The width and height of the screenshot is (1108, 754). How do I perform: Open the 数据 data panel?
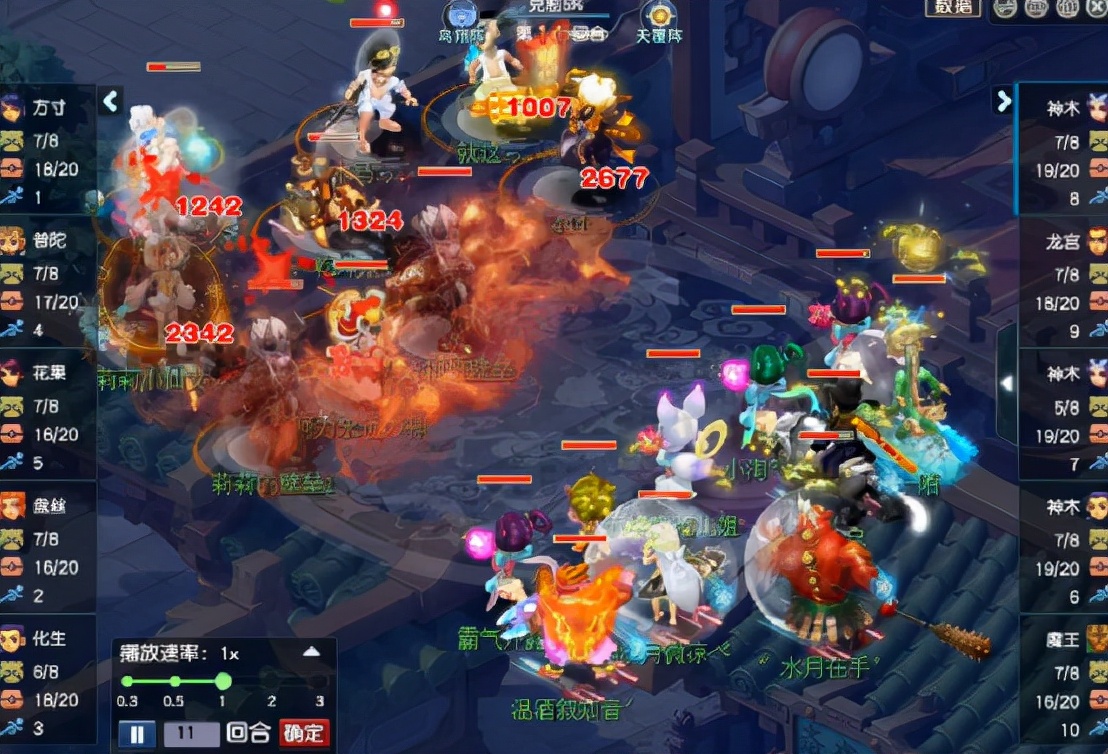953,8
